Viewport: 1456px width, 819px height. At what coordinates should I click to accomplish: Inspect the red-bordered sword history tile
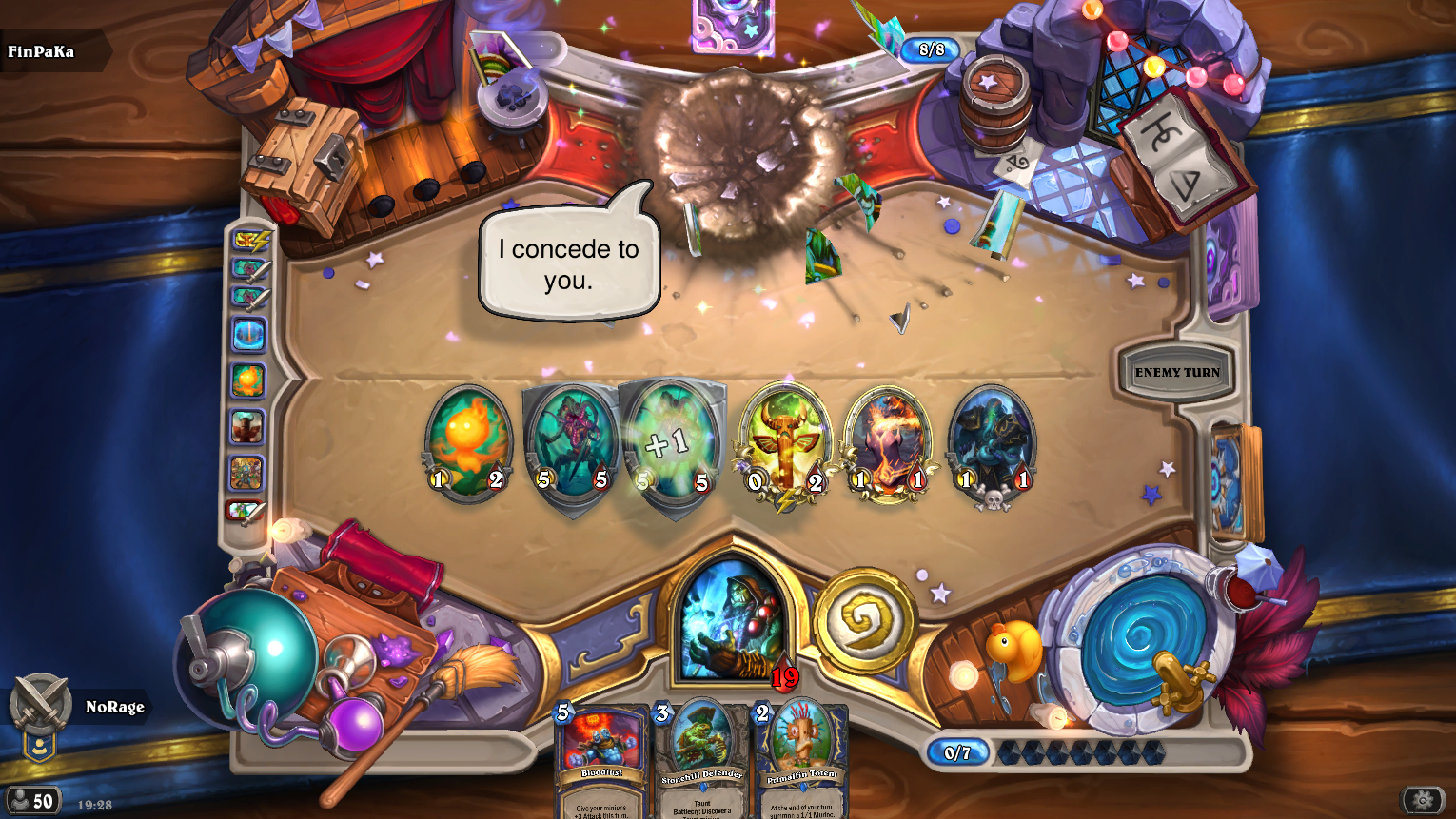pyautogui.click(x=246, y=511)
